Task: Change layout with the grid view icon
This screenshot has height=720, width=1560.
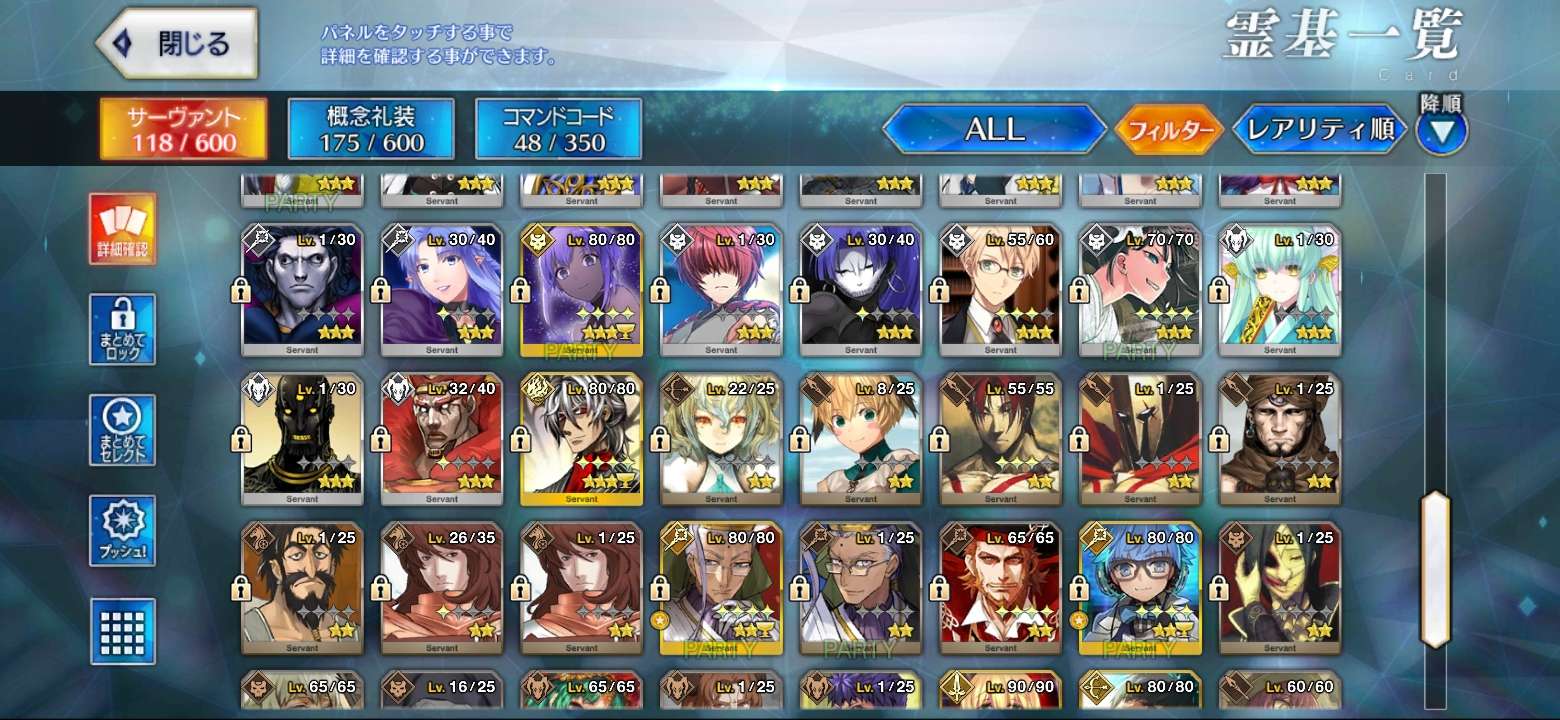Action: pos(122,631)
